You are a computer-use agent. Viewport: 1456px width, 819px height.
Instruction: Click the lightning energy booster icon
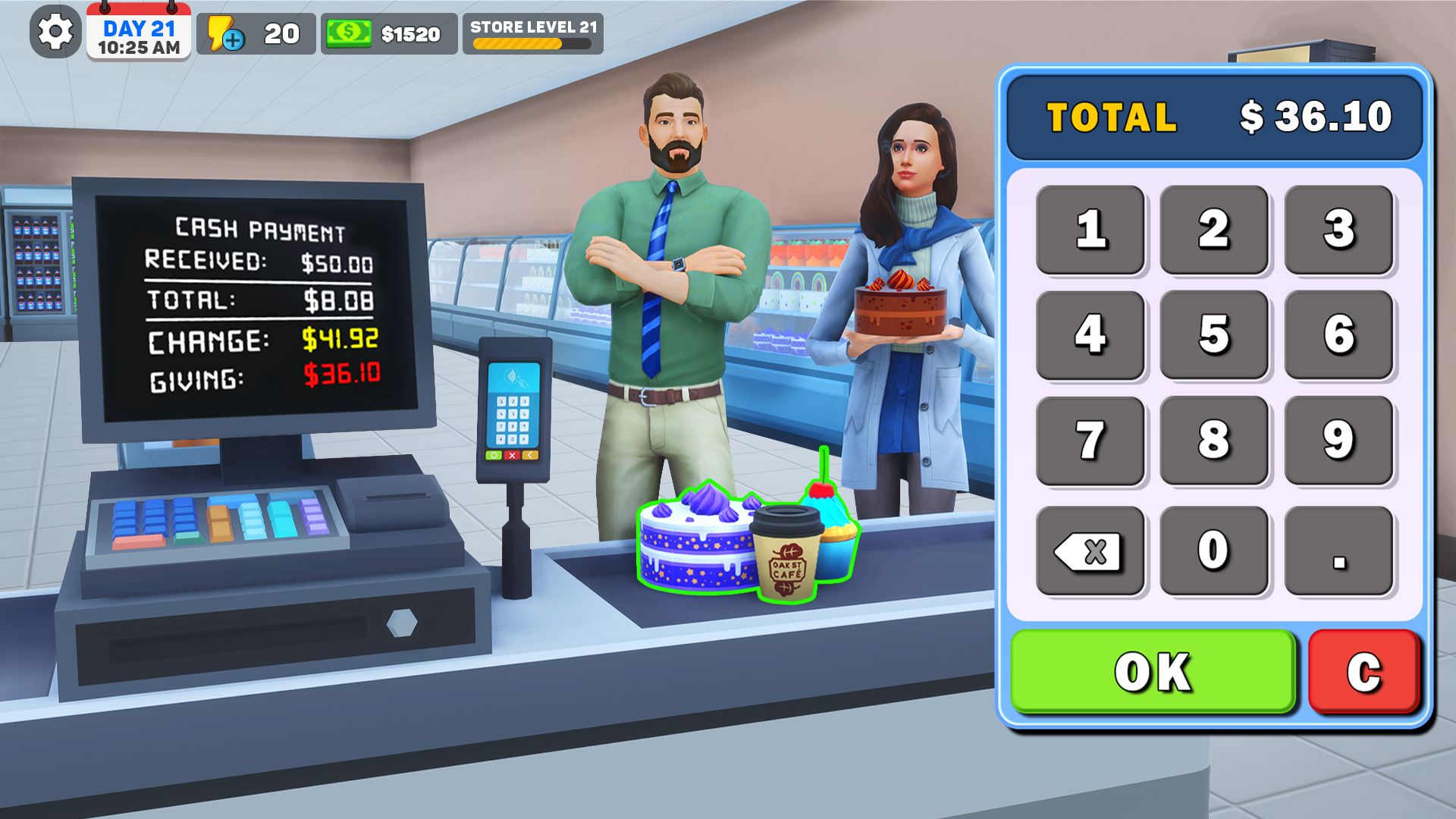[x=222, y=32]
